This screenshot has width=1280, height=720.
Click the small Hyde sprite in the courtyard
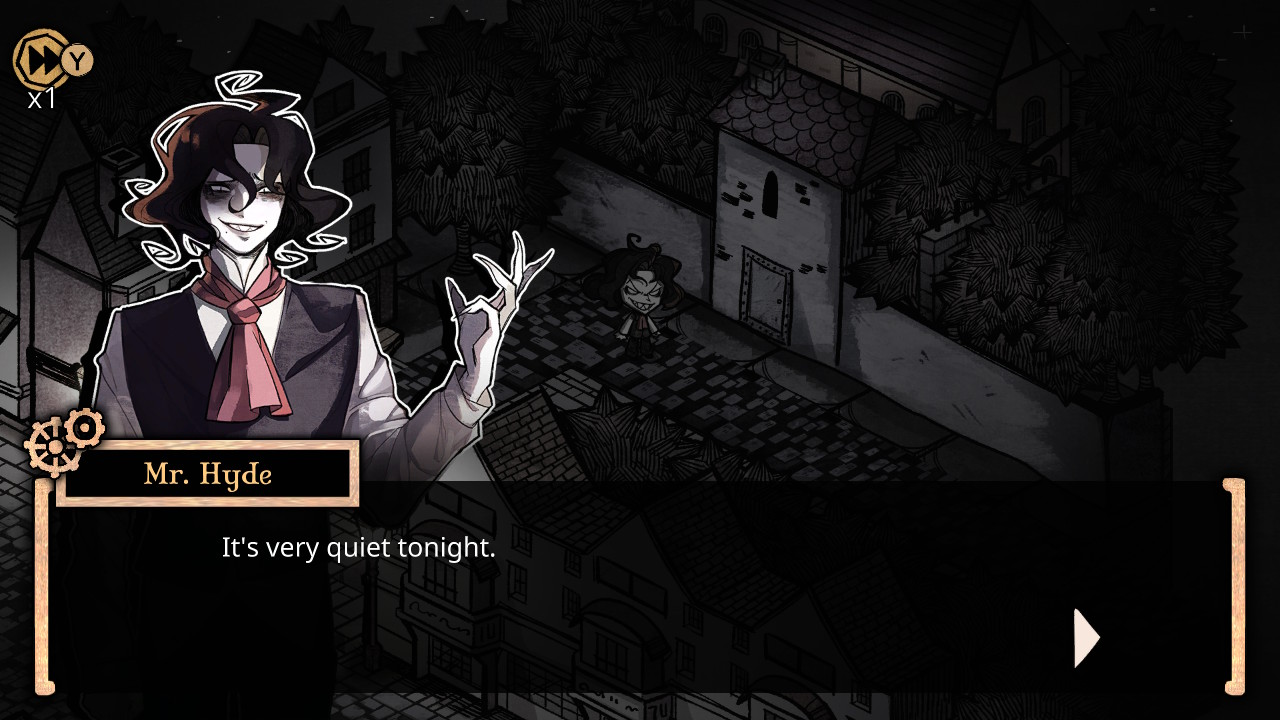point(643,300)
